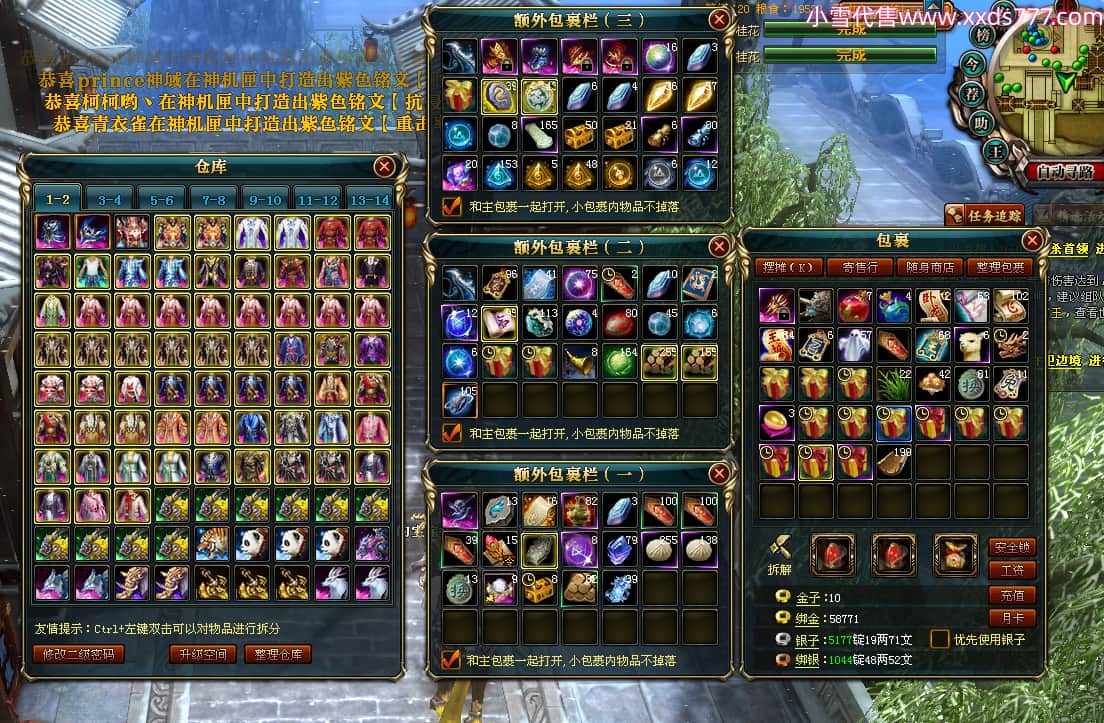
Task: Close the 仓库 warehouse window
Action: [x=384, y=166]
